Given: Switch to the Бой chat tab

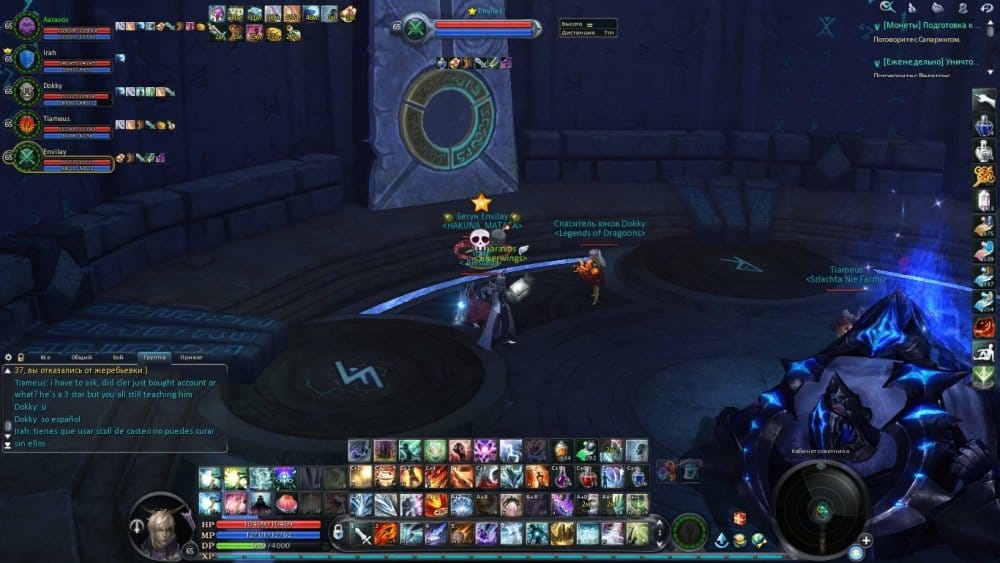Looking at the screenshot, I should [x=118, y=357].
